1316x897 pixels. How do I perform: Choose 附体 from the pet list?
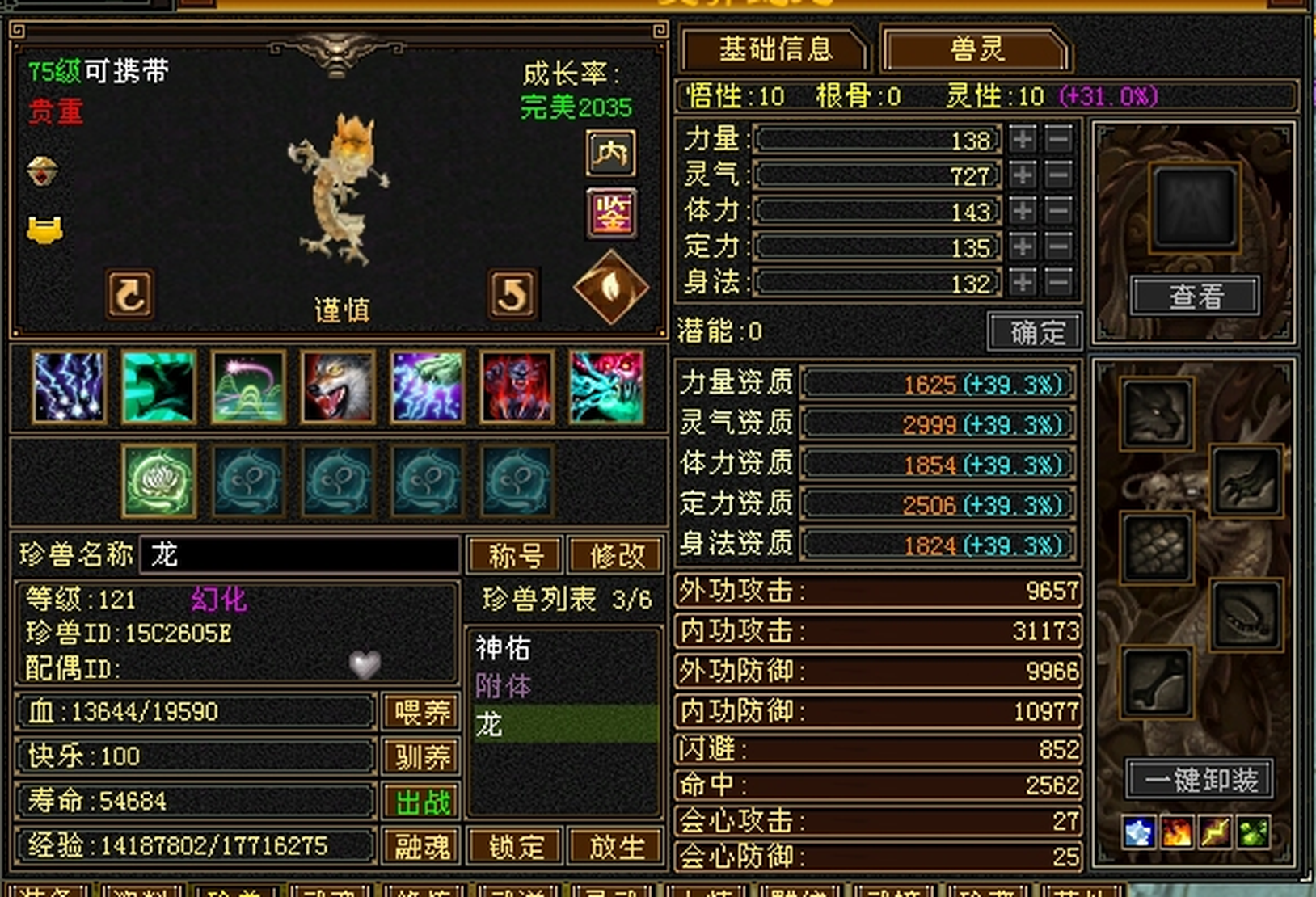coord(503,686)
